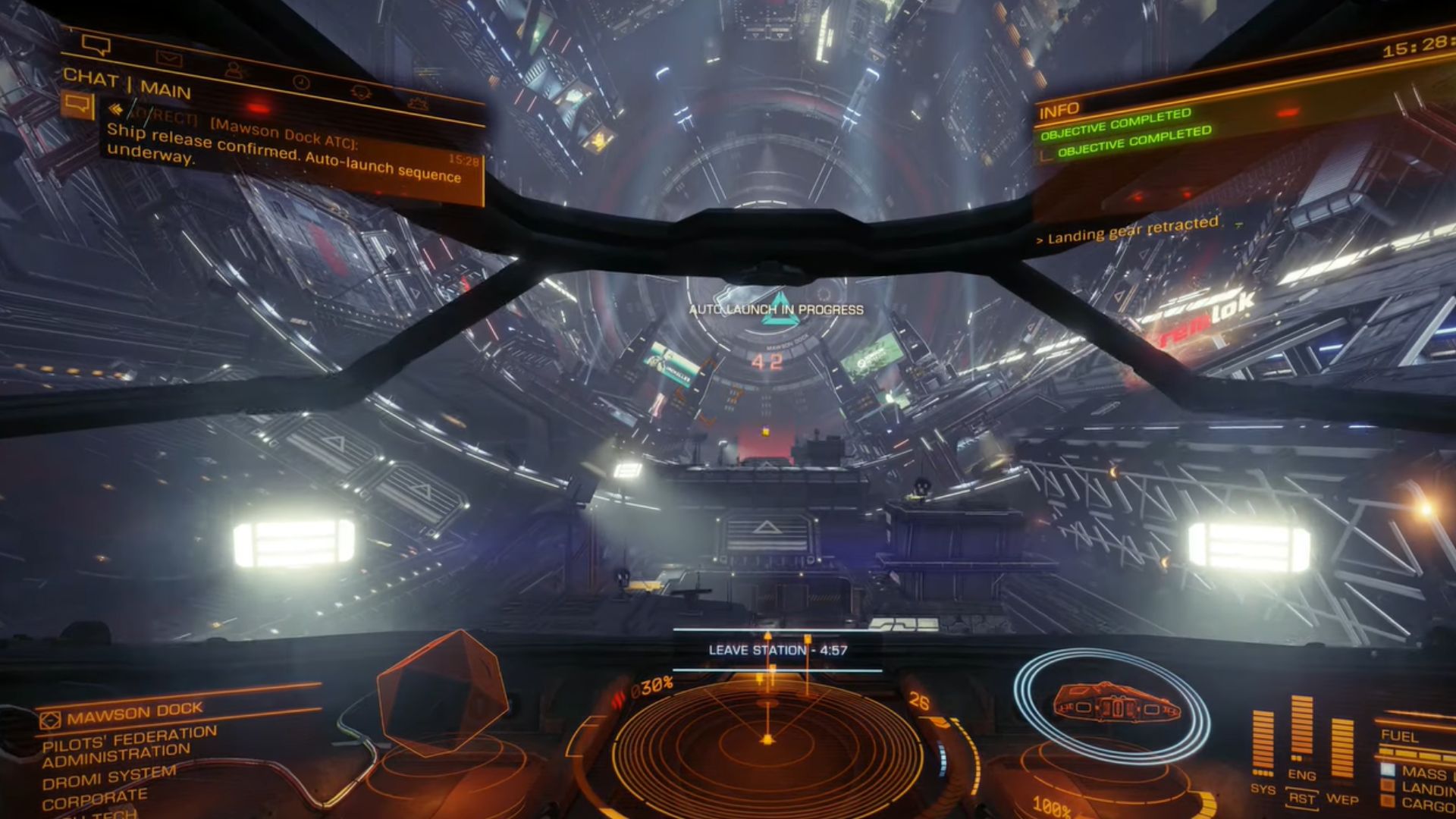Click the RST power reset button
This screenshot has height=819, width=1456.
(x=1301, y=799)
